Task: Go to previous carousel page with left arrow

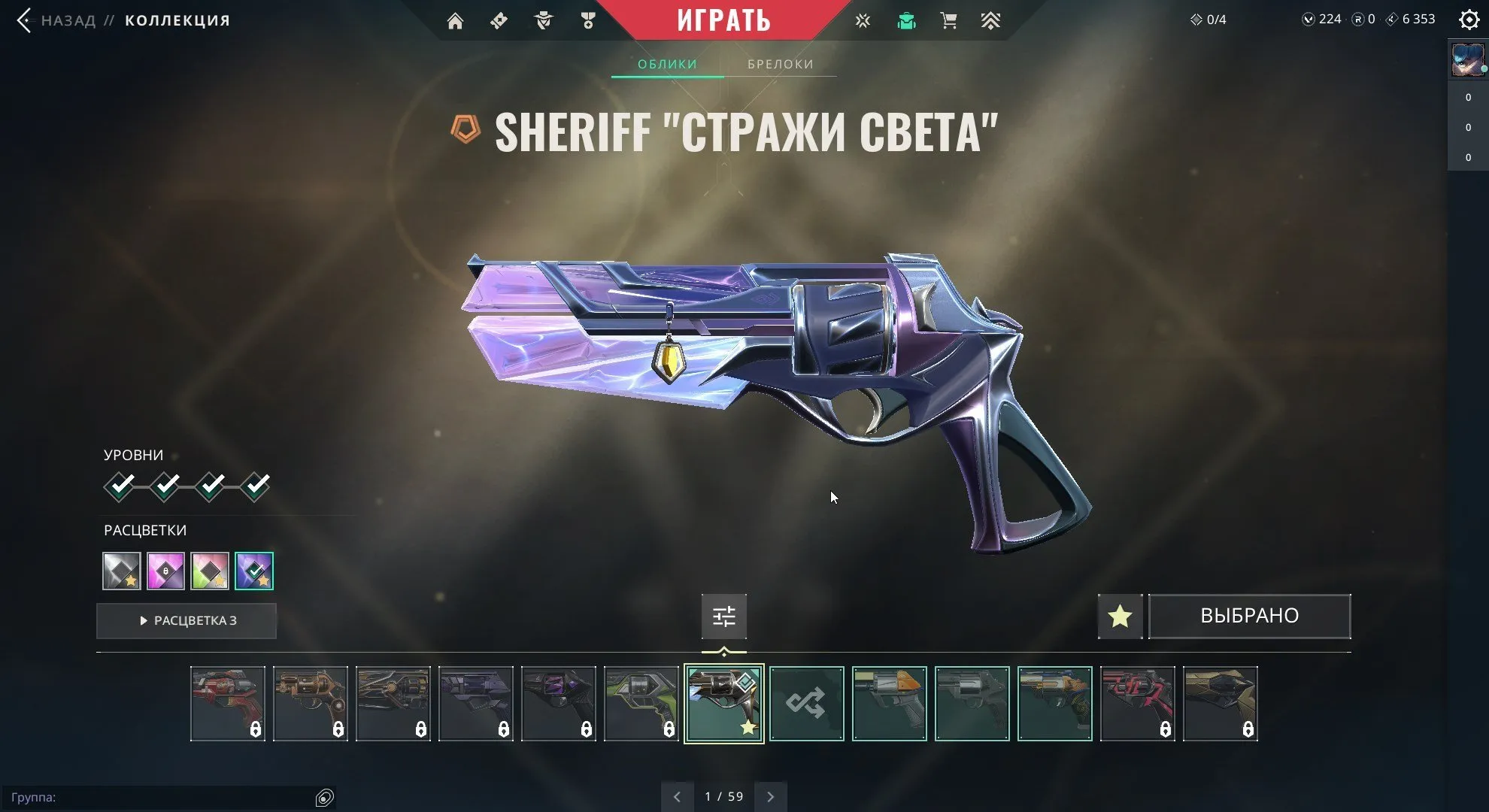Action: click(677, 795)
